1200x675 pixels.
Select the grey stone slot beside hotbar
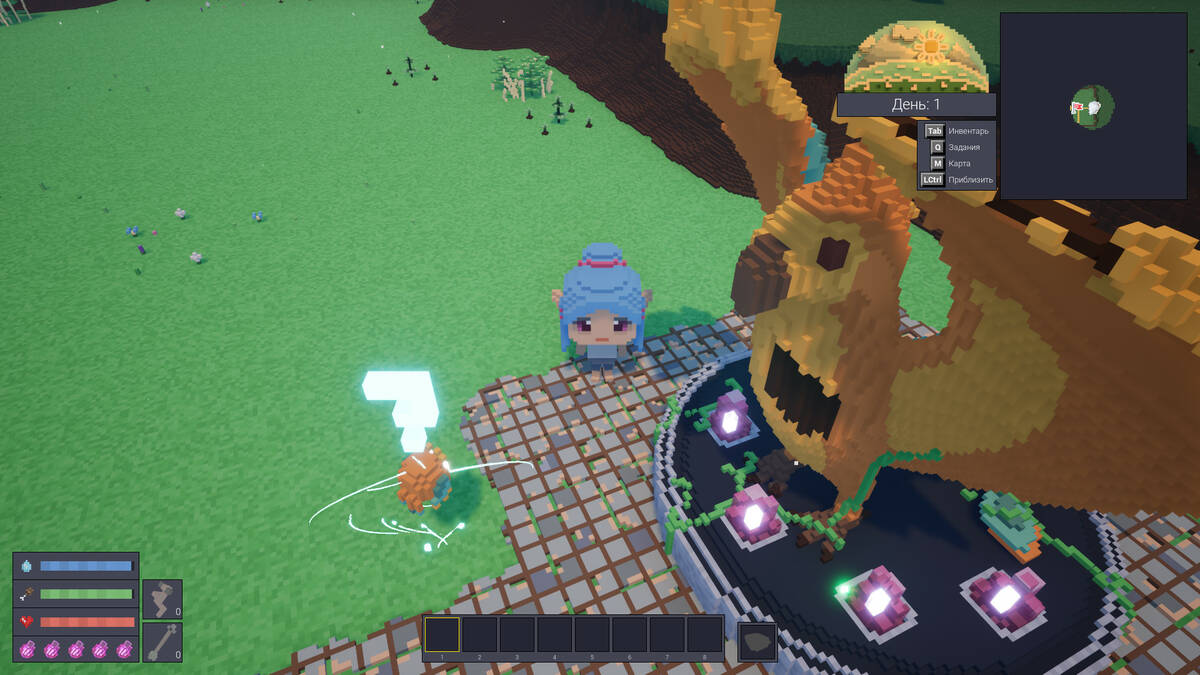point(757,641)
